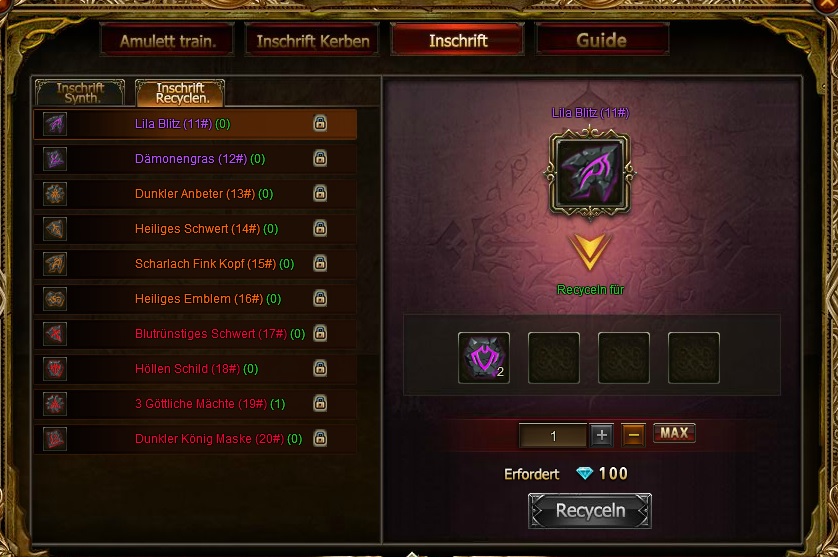Viewport: 838px width, 557px height.
Task: Select the Inschrift tab
Action: 458,41
